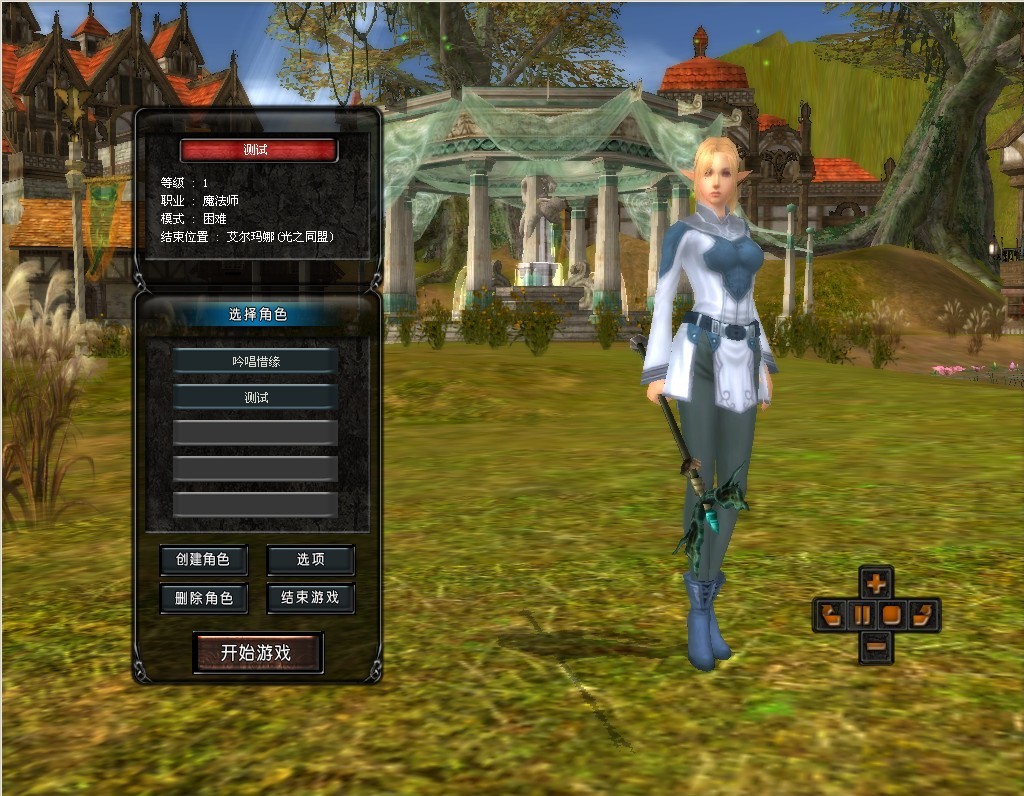The image size is (1024, 796).
Task: Rotate the character right with the arrow
Action: (x=923, y=614)
